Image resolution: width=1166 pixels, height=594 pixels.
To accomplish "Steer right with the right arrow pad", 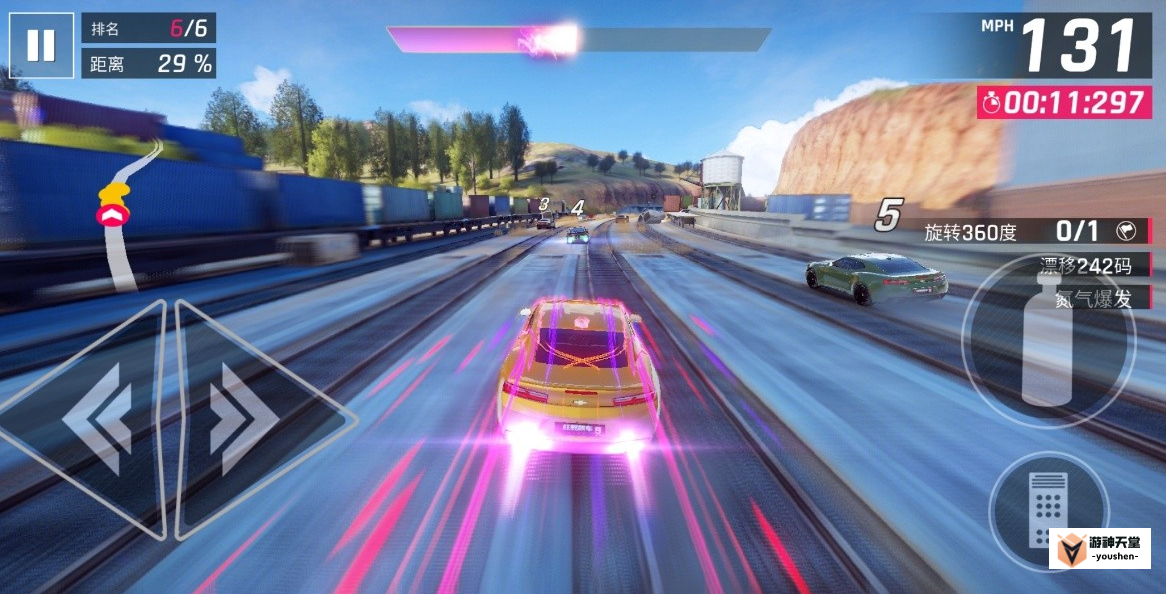I will (x=250, y=420).
